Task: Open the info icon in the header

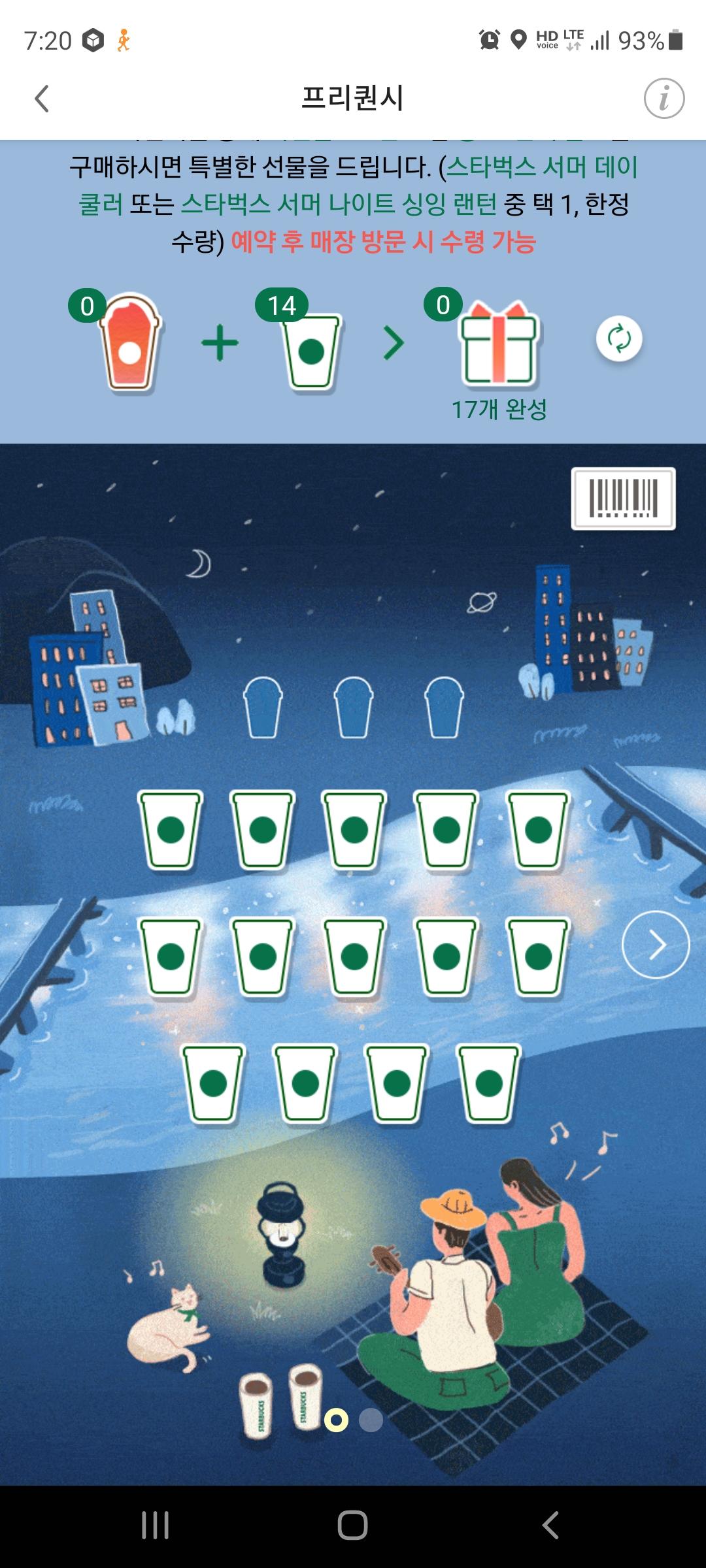Action: tap(664, 99)
